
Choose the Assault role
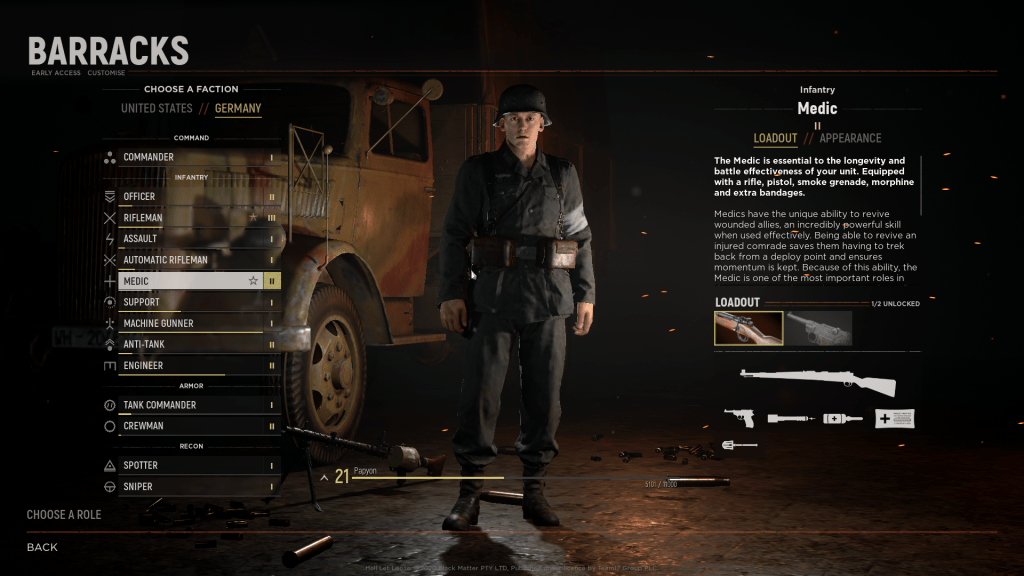tap(190, 239)
